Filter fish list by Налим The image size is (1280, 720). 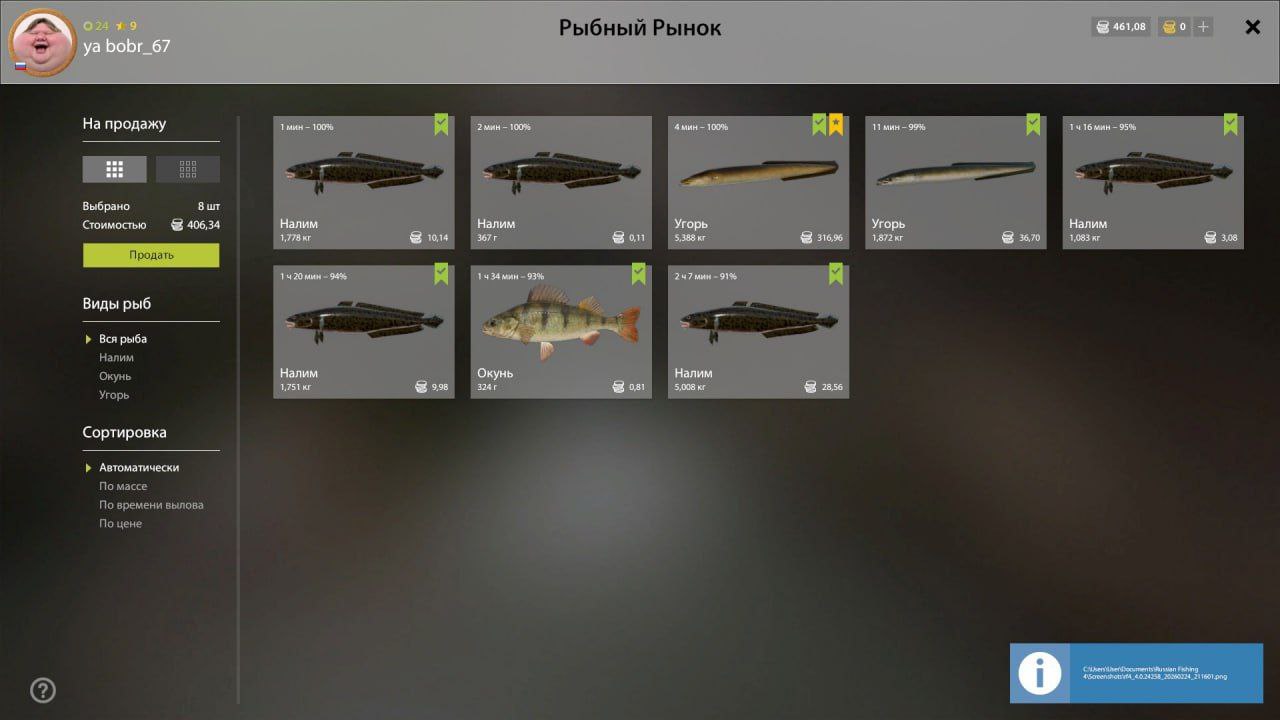point(116,357)
